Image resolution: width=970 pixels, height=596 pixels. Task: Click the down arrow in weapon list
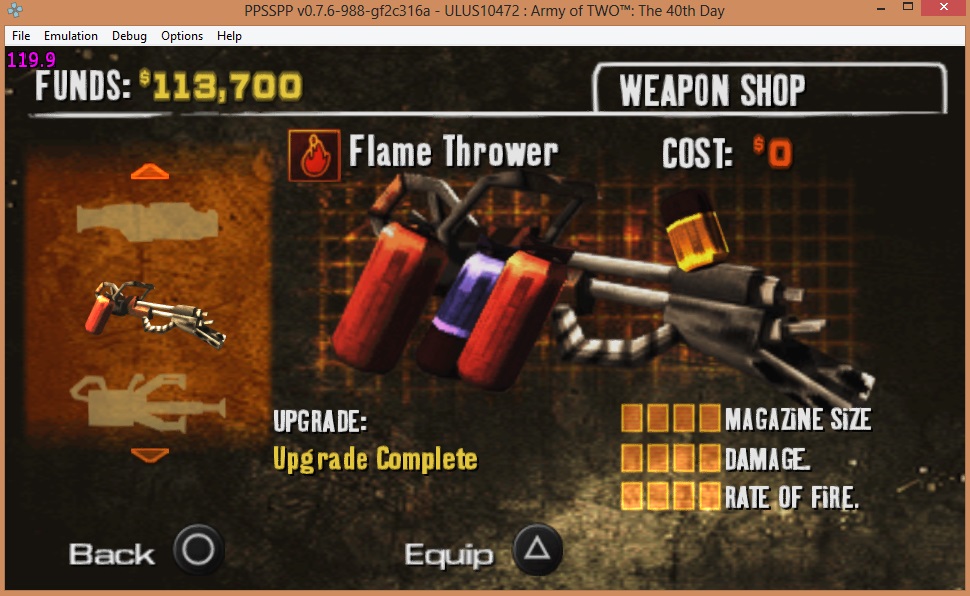150,455
